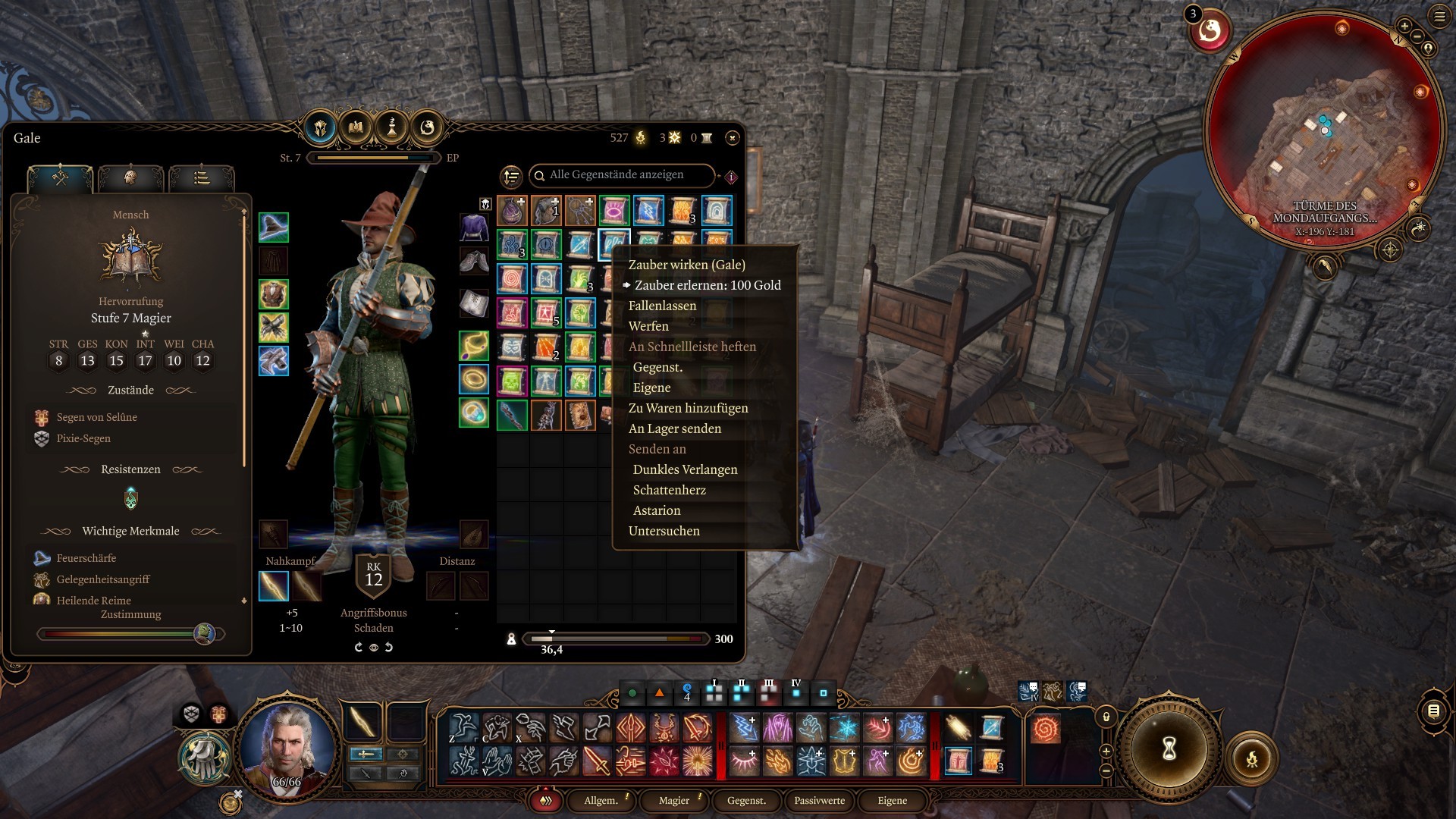Click the minimap of Türme des Mondaufgangs
1456x819 pixels.
coord(1323,129)
